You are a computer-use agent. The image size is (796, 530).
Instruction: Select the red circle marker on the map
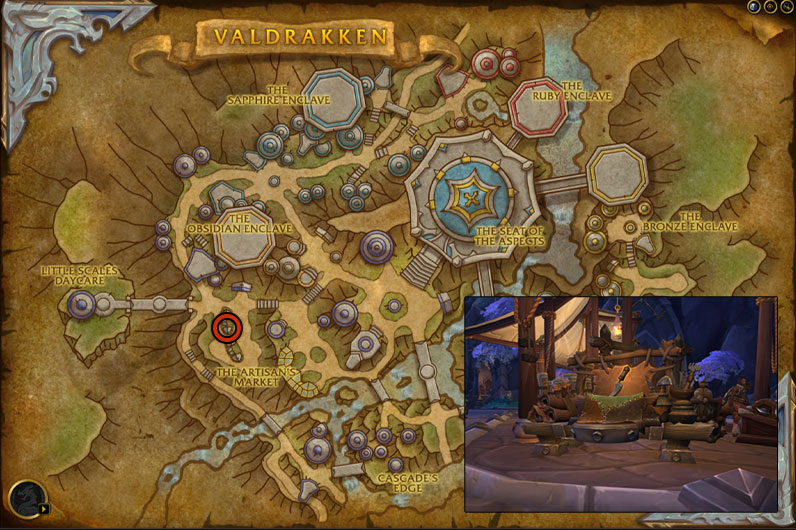[x=228, y=327]
